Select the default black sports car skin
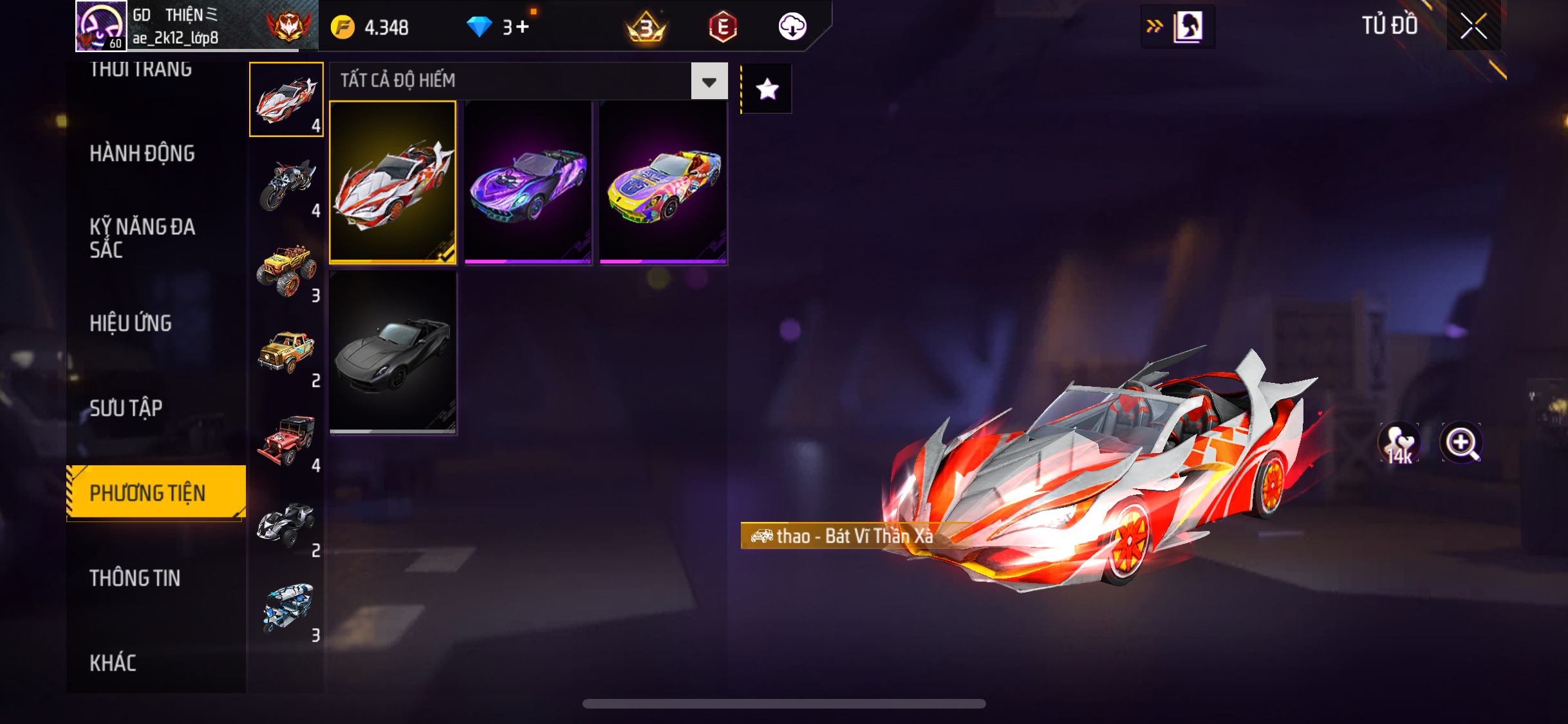Screen dimensions: 1568x724 [x=393, y=351]
